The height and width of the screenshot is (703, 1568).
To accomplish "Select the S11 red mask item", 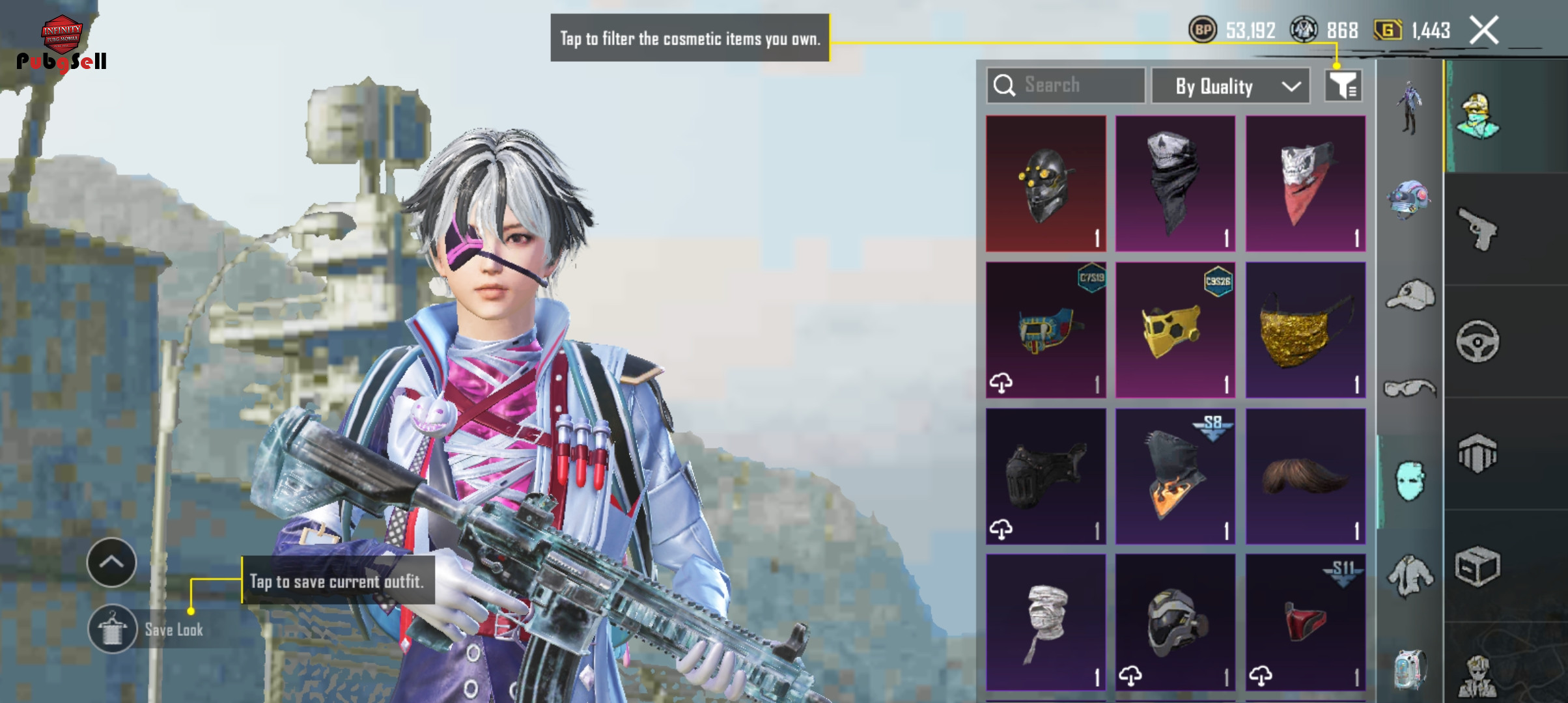I will (1305, 622).
